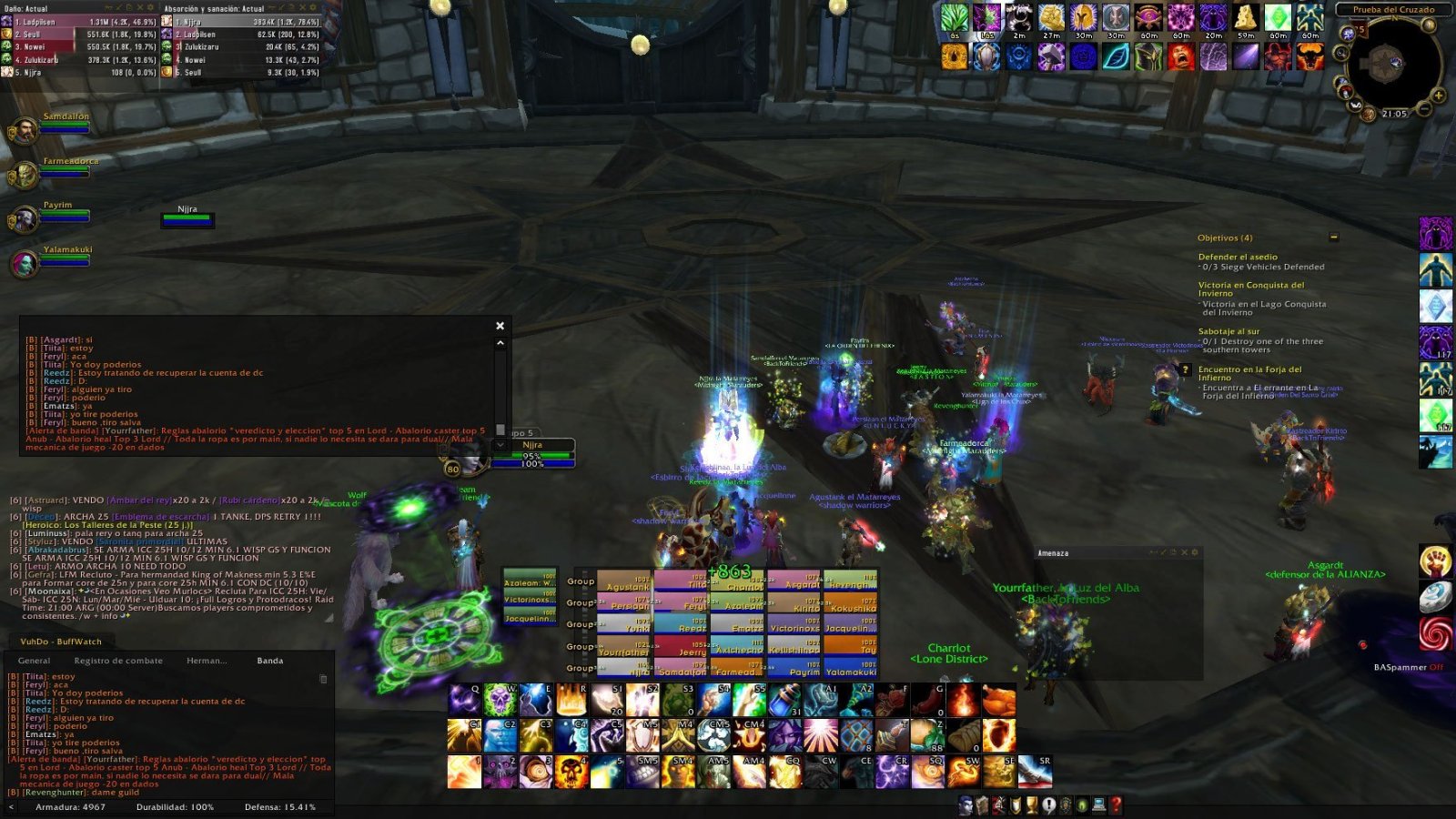
Task: Click the minimap zoom-in plus button
Action: [1439, 95]
